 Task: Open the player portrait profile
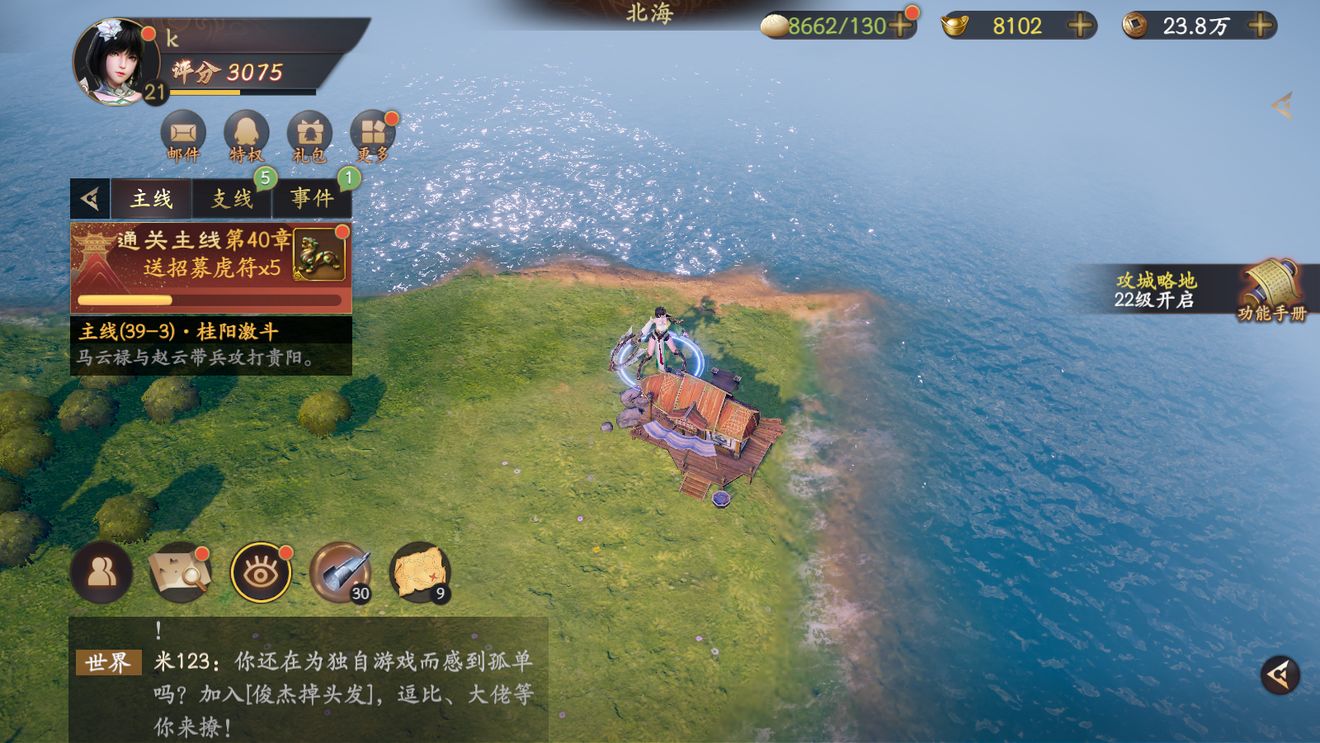tap(115, 62)
